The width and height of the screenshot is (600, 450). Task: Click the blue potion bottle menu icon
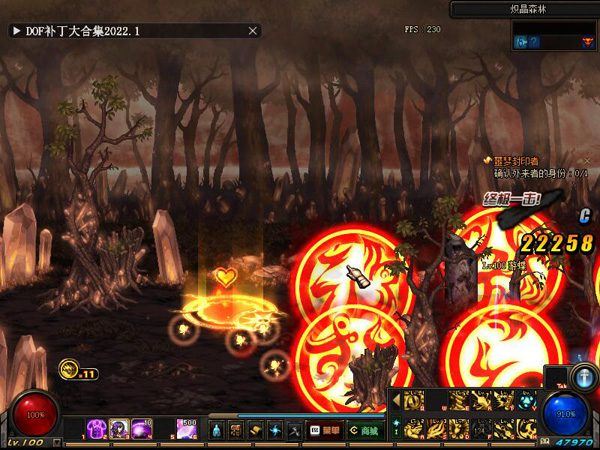[x=216, y=429]
